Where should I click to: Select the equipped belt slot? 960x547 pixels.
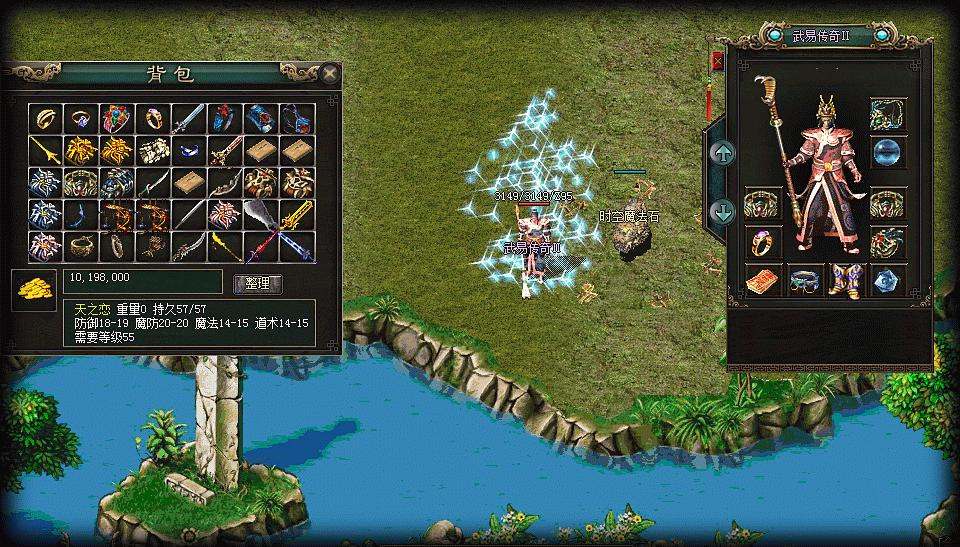tap(805, 281)
